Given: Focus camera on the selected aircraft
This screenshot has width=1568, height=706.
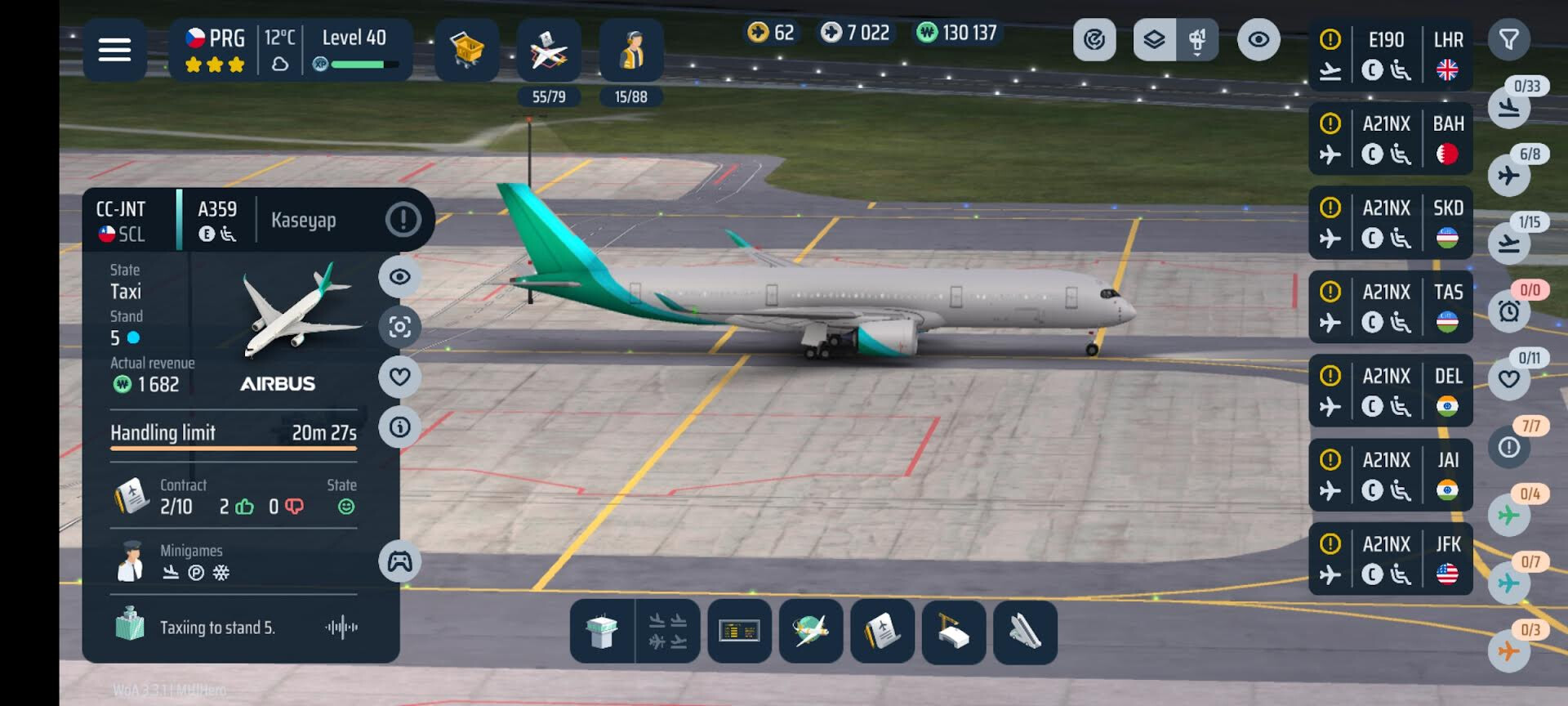Looking at the screenshot, I should [x=399, y=327].
